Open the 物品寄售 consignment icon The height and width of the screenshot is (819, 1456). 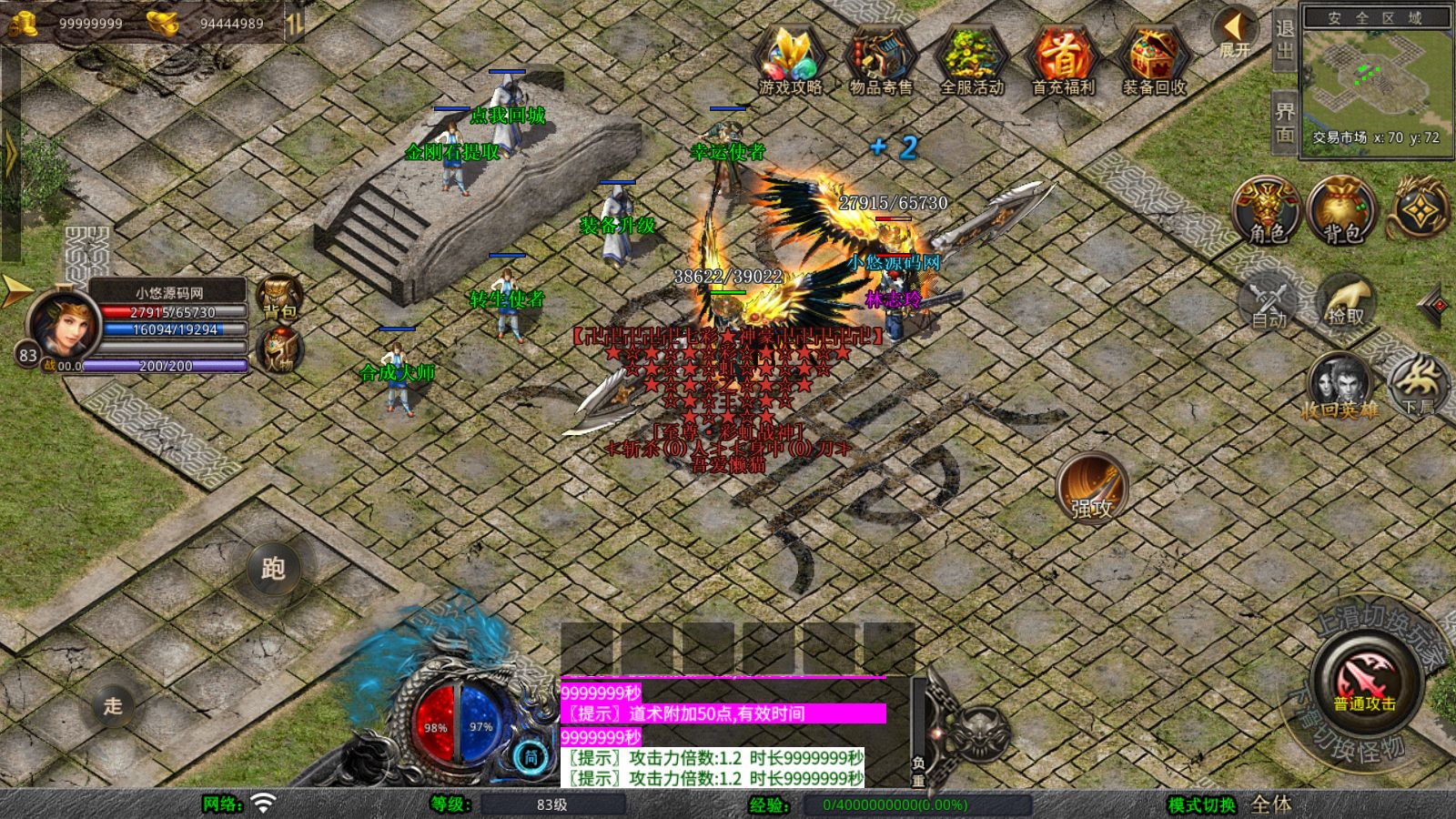coord(880,58)
